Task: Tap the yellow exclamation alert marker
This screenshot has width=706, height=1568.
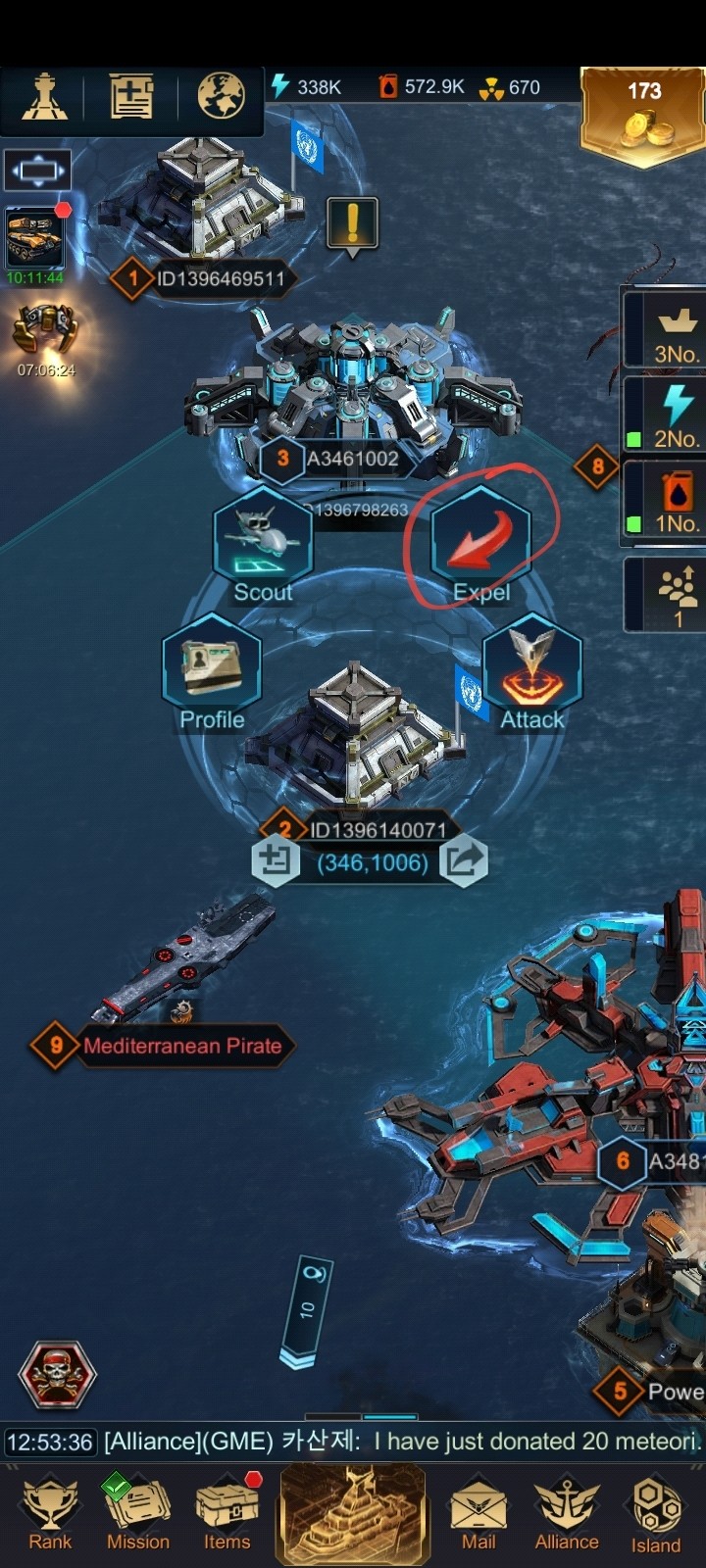Action: tap(352, 224)
